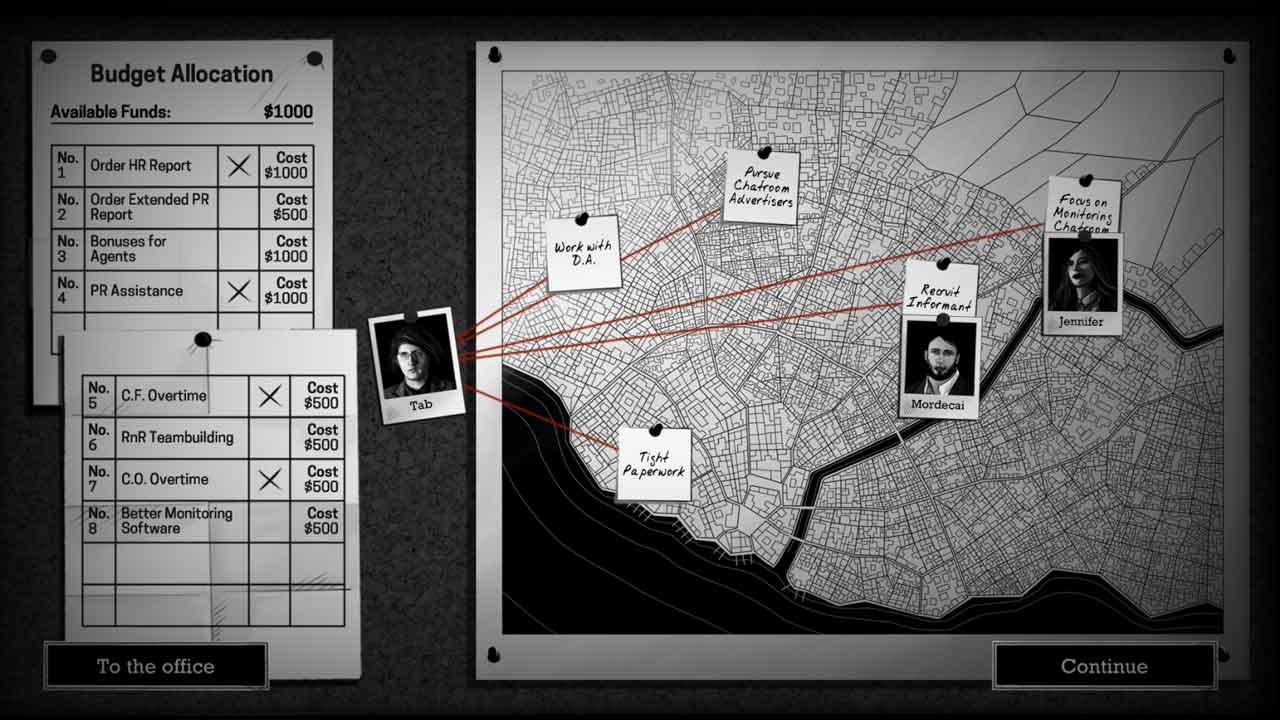
Task: Toggle the C.O. Overtime checkbox
Action: (269, 480)
